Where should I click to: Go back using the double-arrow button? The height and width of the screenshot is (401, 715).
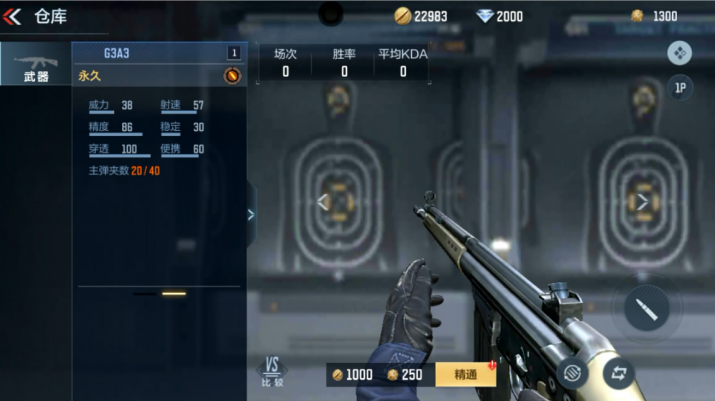[x=13, y=16]
